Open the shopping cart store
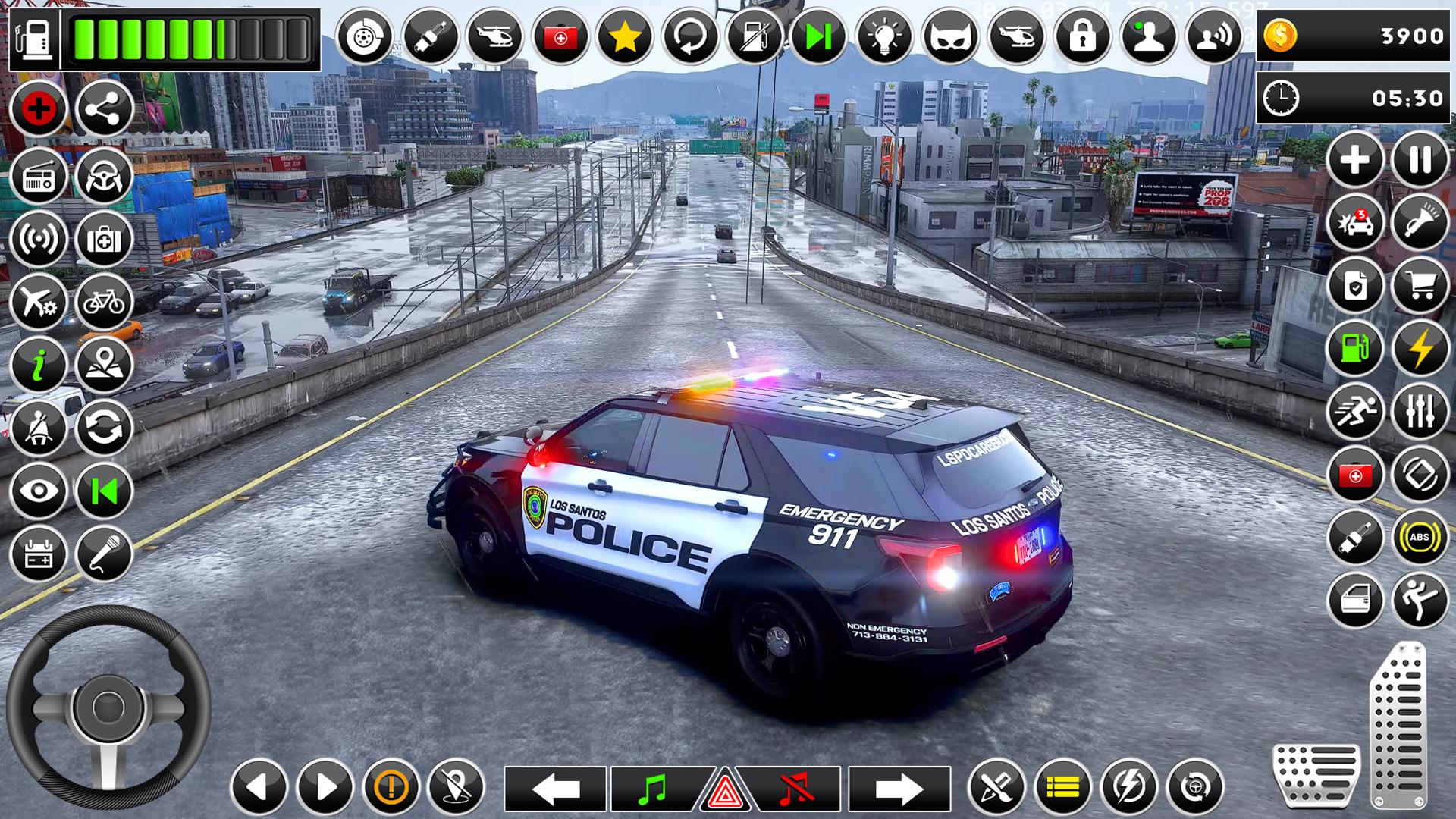 (x=1420, y=286)
